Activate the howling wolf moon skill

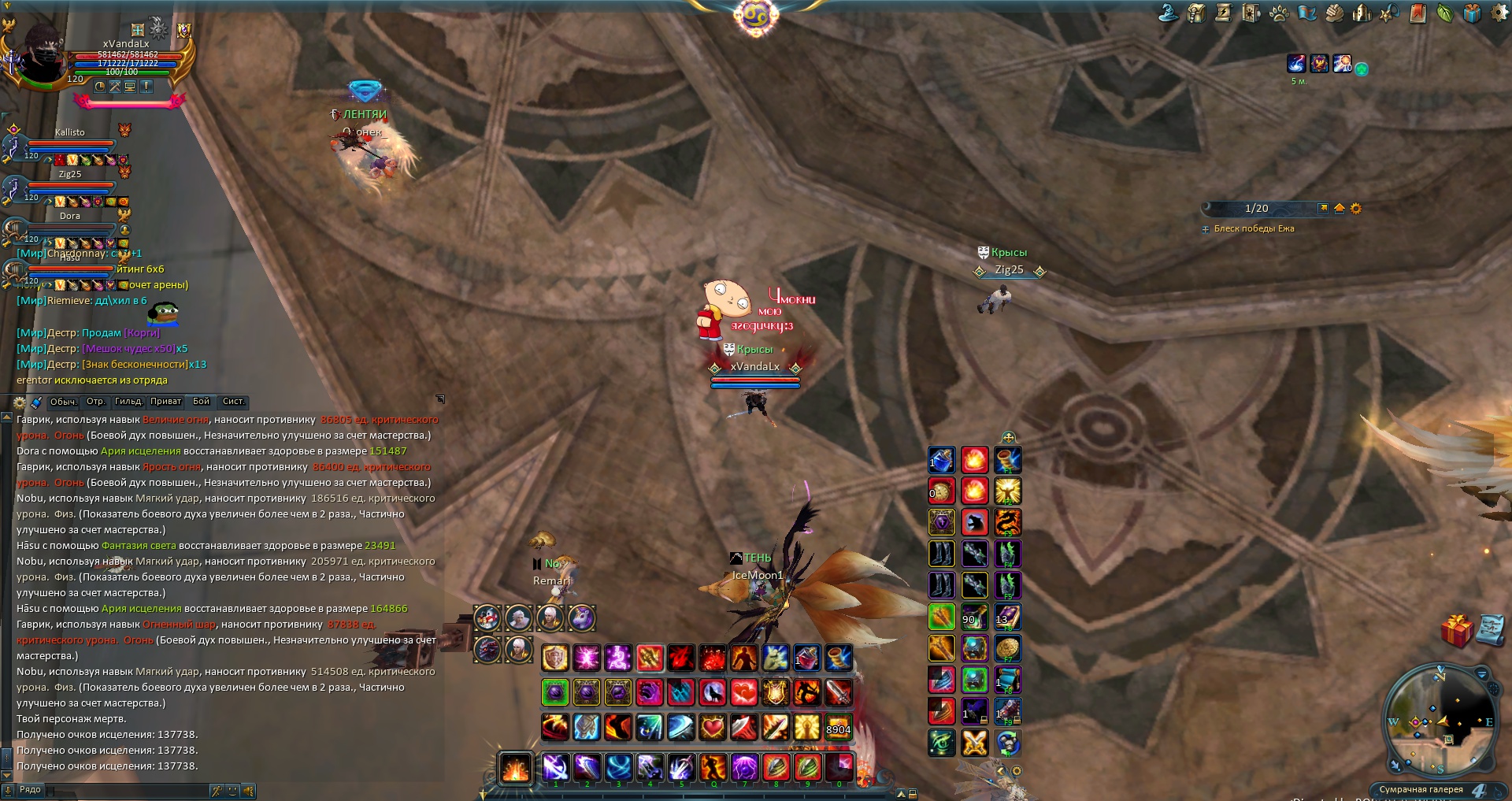(x=713, y=693)
